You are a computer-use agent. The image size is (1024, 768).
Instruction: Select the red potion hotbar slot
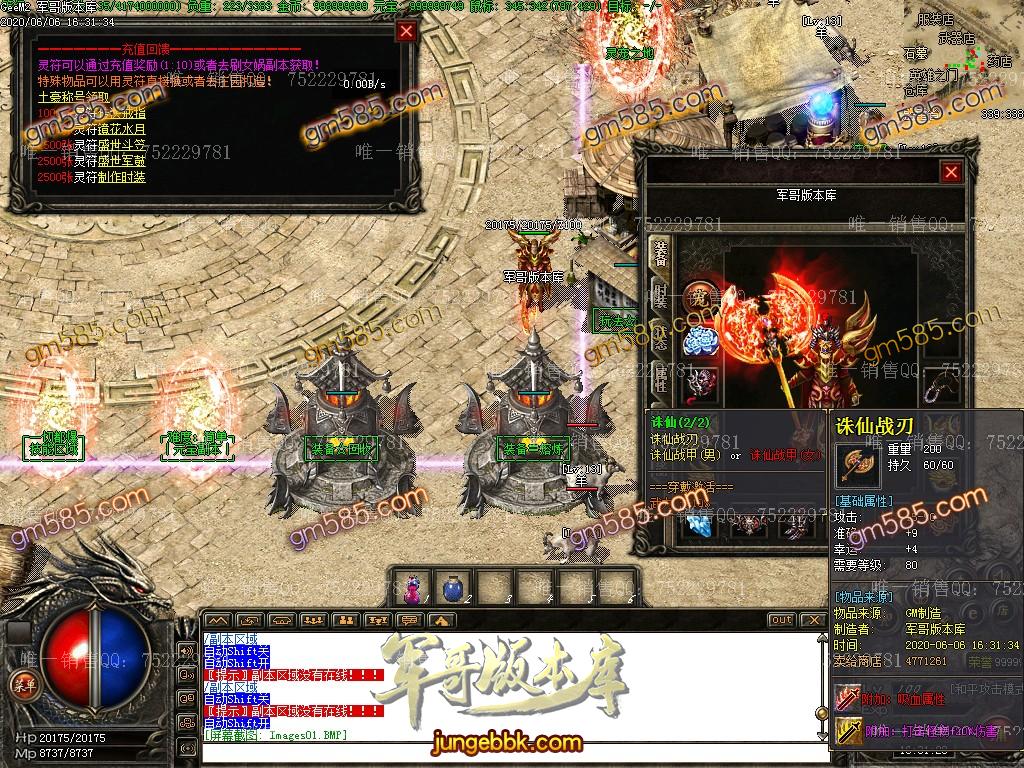411,588
